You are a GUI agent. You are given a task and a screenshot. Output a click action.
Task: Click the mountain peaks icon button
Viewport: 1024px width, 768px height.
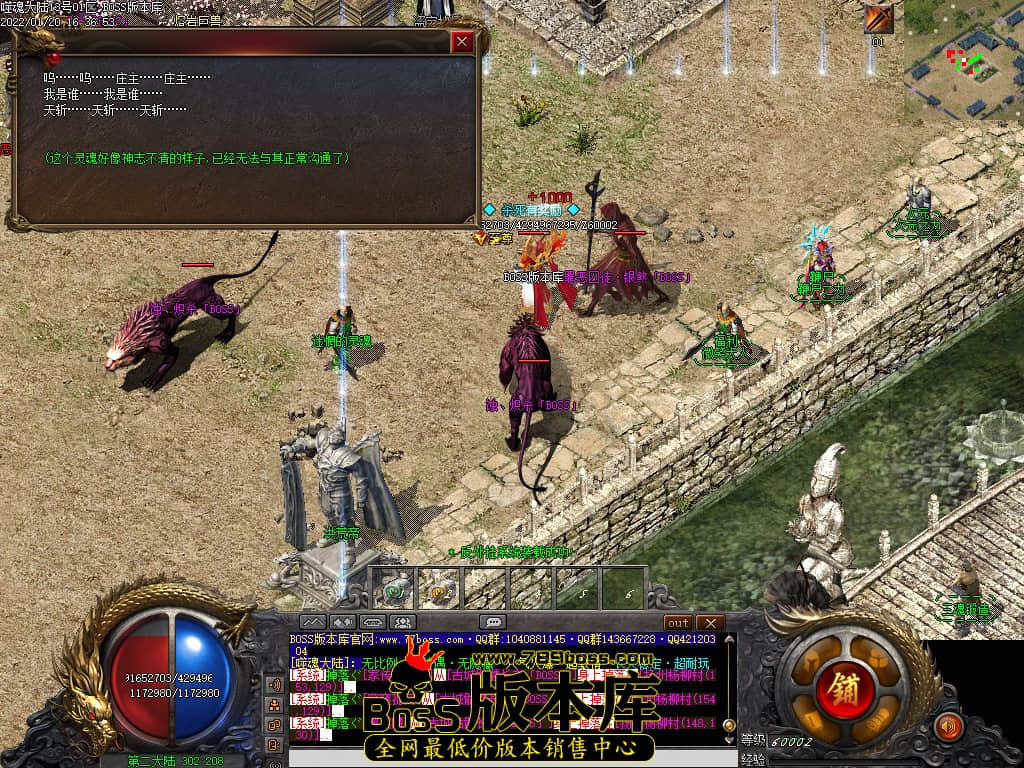[x=313, y=622]
